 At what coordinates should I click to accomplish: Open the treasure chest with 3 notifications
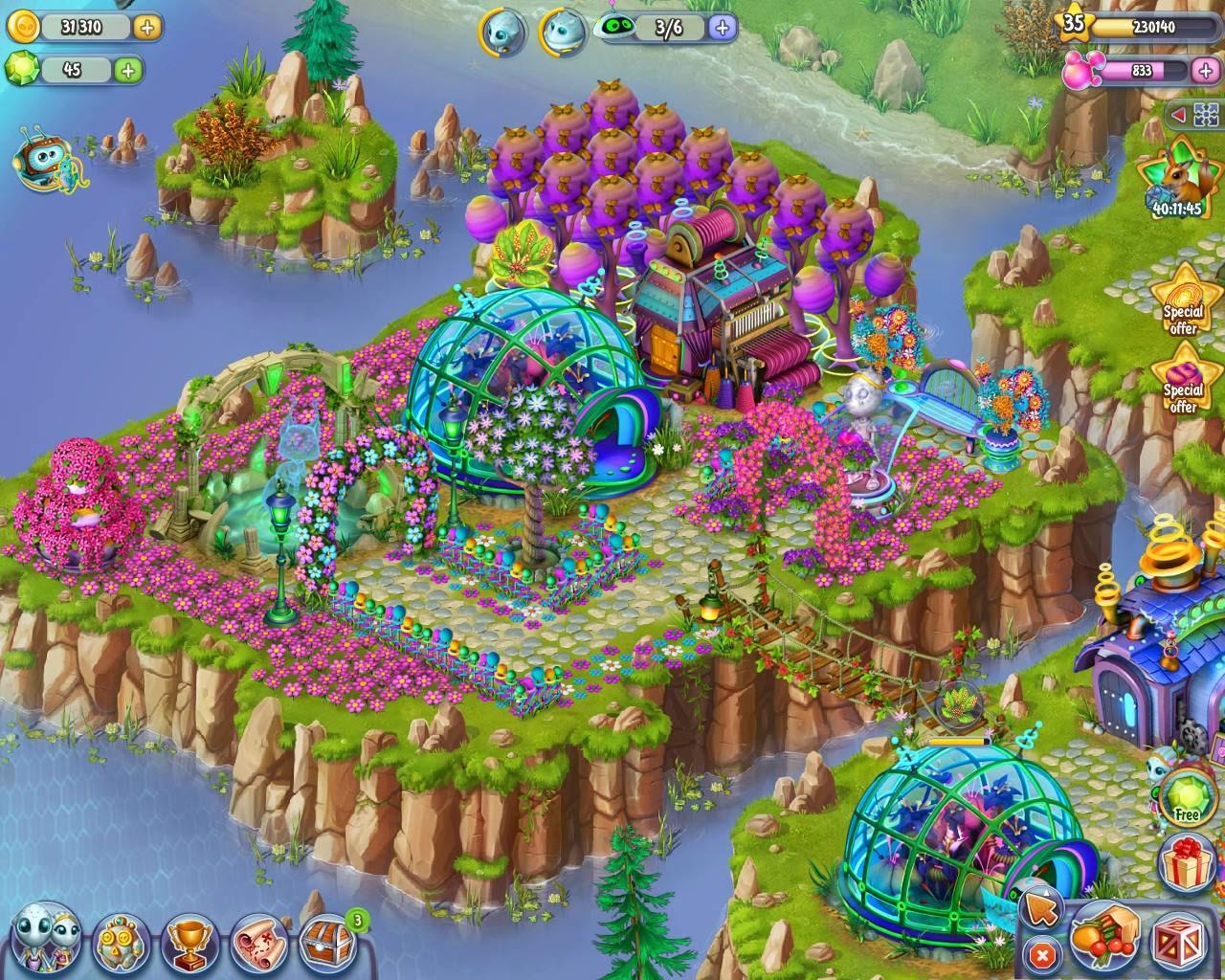tap(328, 940)
